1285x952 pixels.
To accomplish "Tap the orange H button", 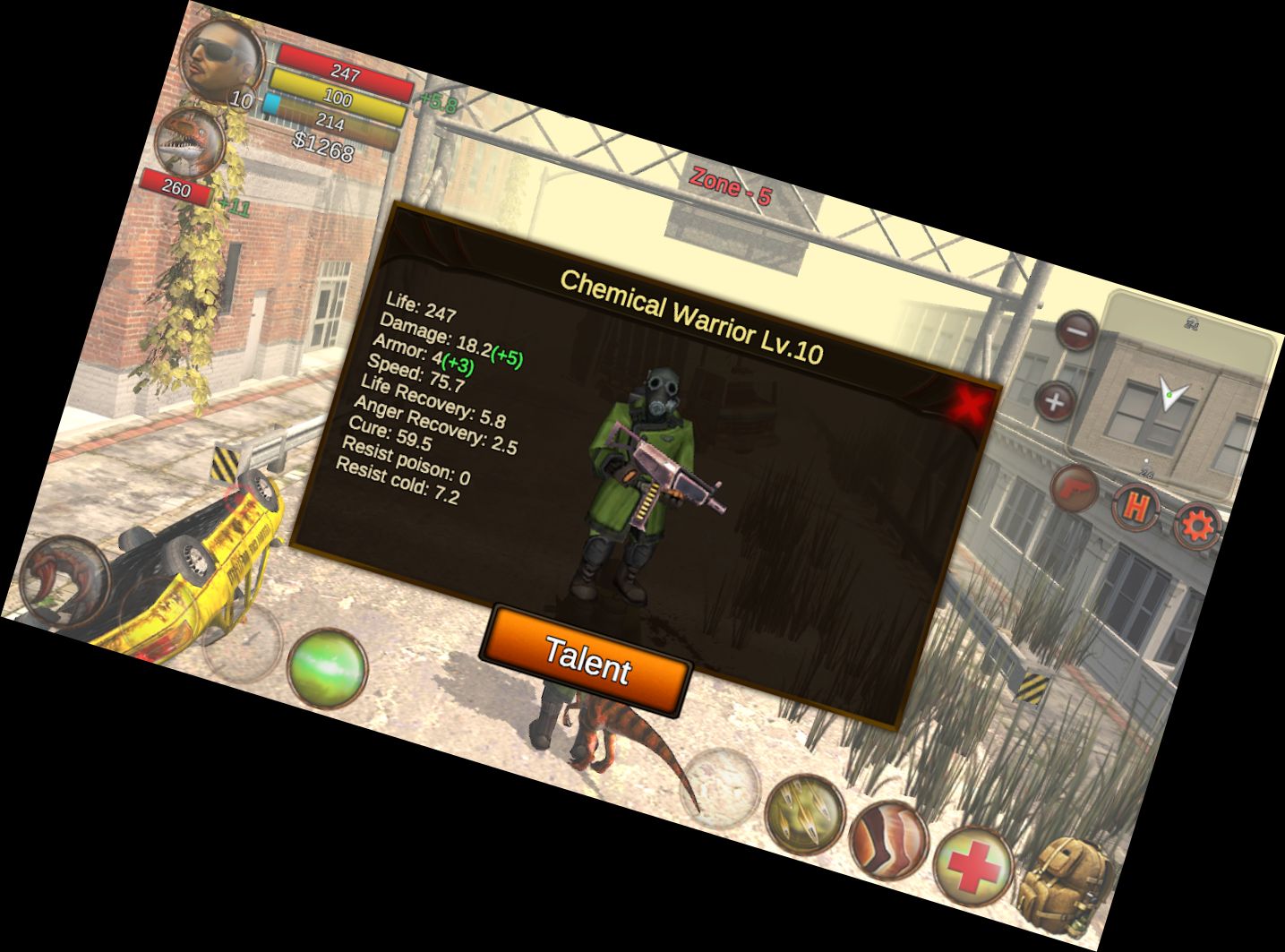I will (1135, 507).
